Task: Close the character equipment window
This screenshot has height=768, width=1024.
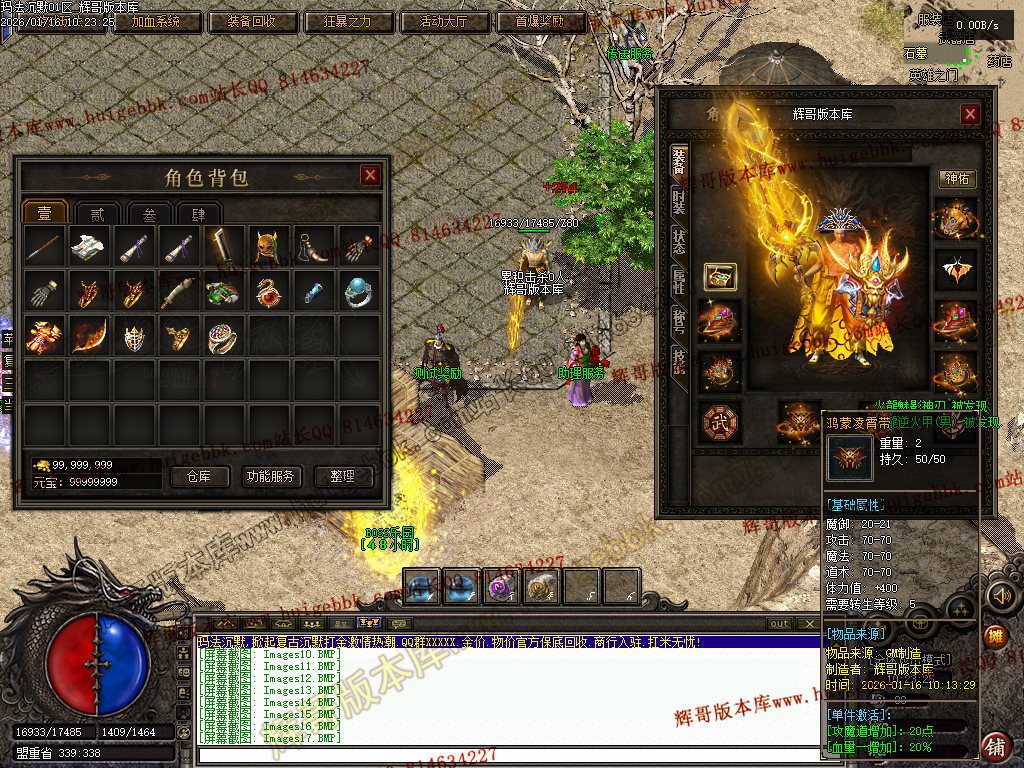Action: point(970,114)
